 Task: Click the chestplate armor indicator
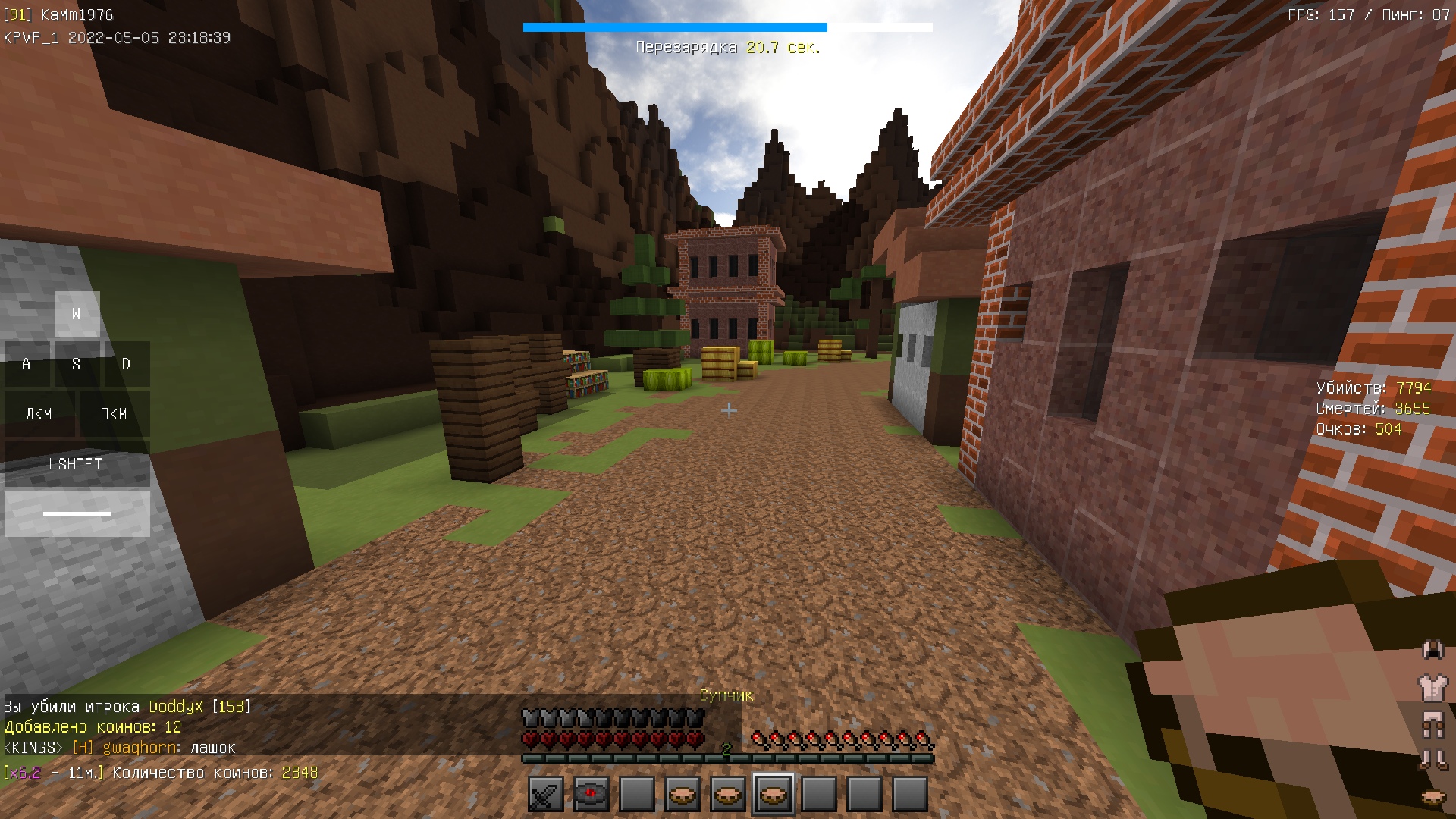[x=1432, y=687]
